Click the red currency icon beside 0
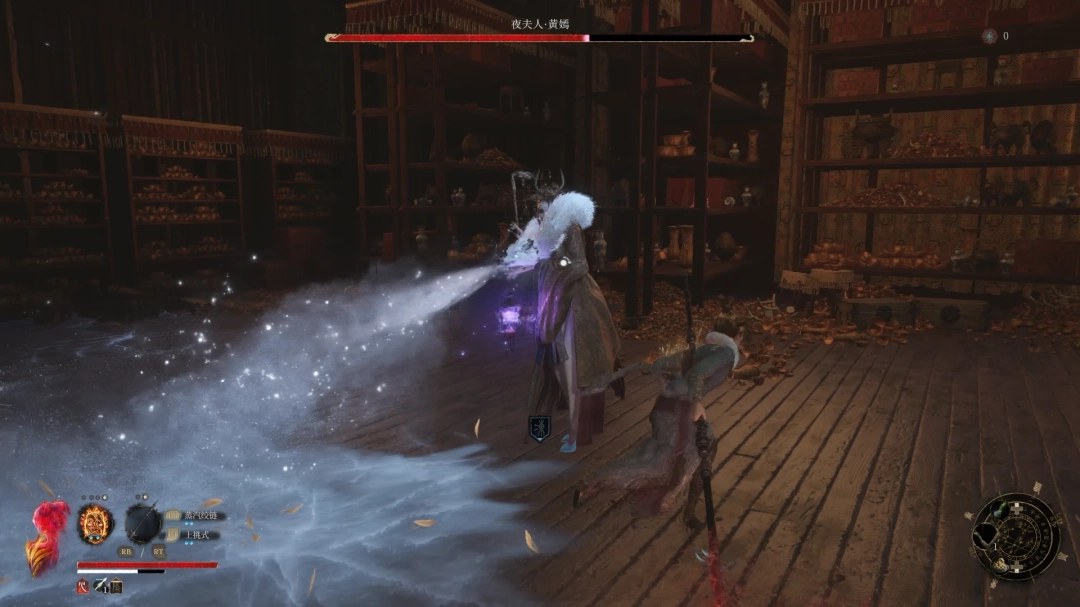The width and height of the screenshot is (1080, 607). (x=989, y=36)
